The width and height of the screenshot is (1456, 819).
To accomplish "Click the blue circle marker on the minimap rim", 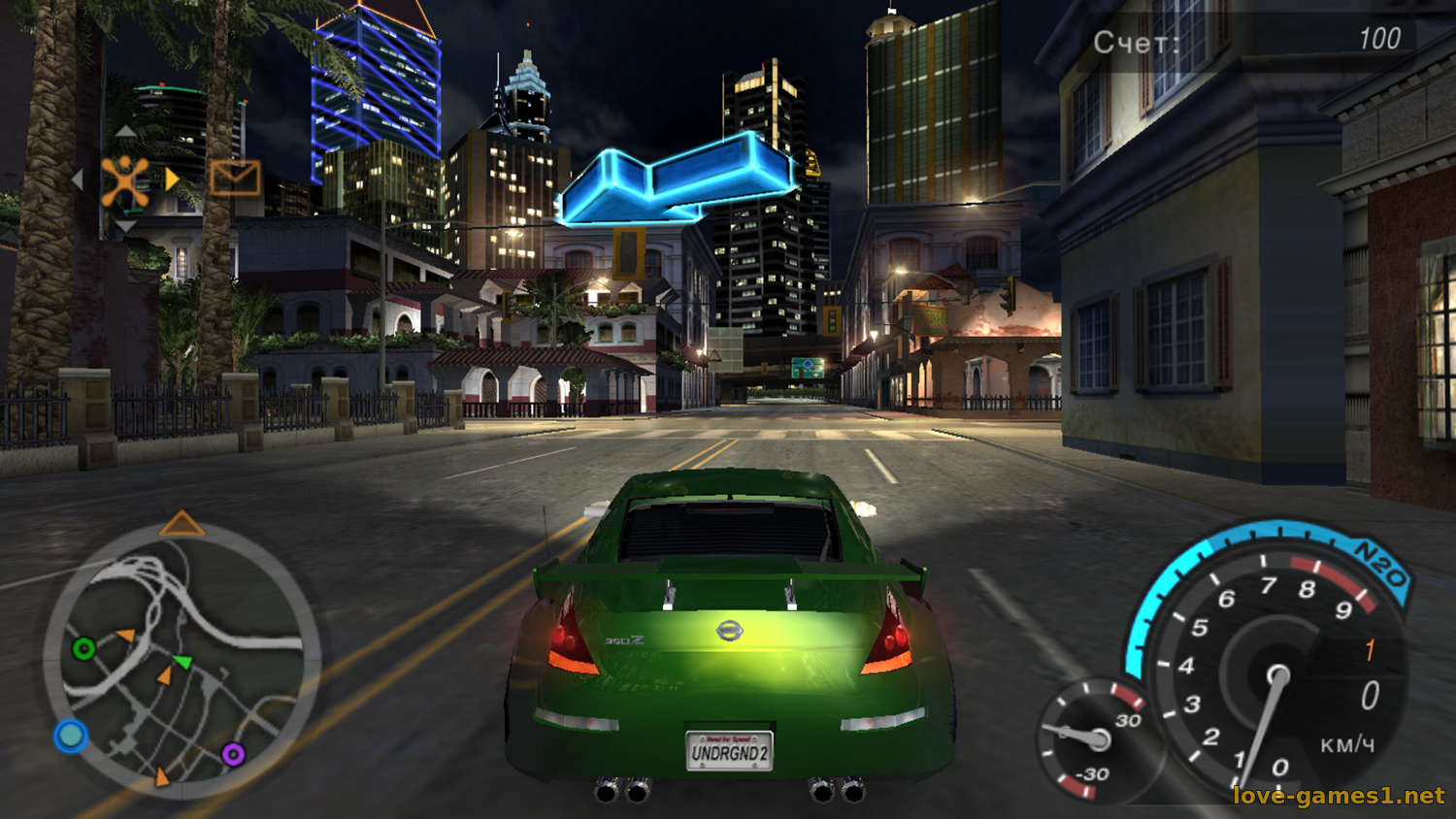I will (x=70, y=736).
